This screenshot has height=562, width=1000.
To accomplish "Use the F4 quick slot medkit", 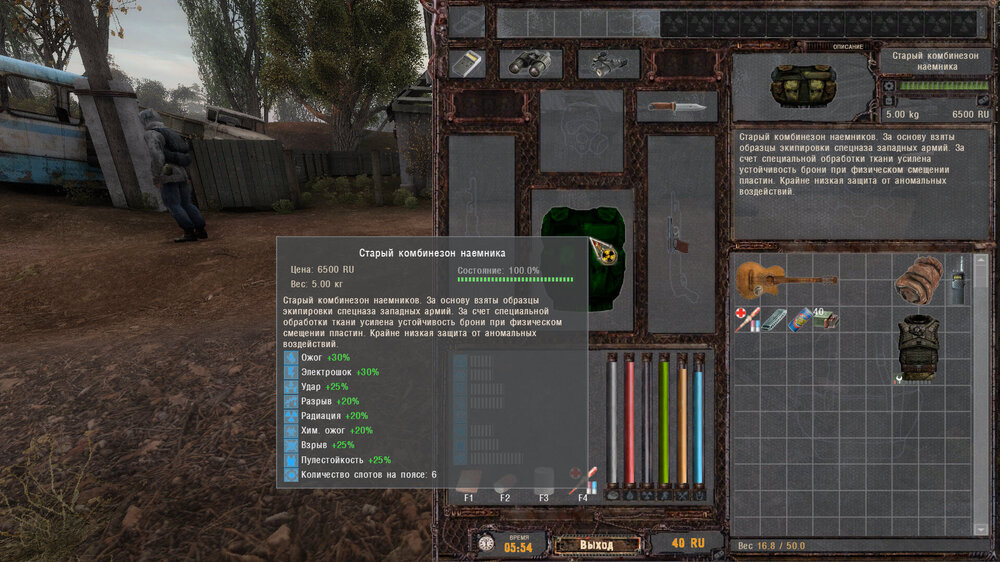I will tap(582, 480).
